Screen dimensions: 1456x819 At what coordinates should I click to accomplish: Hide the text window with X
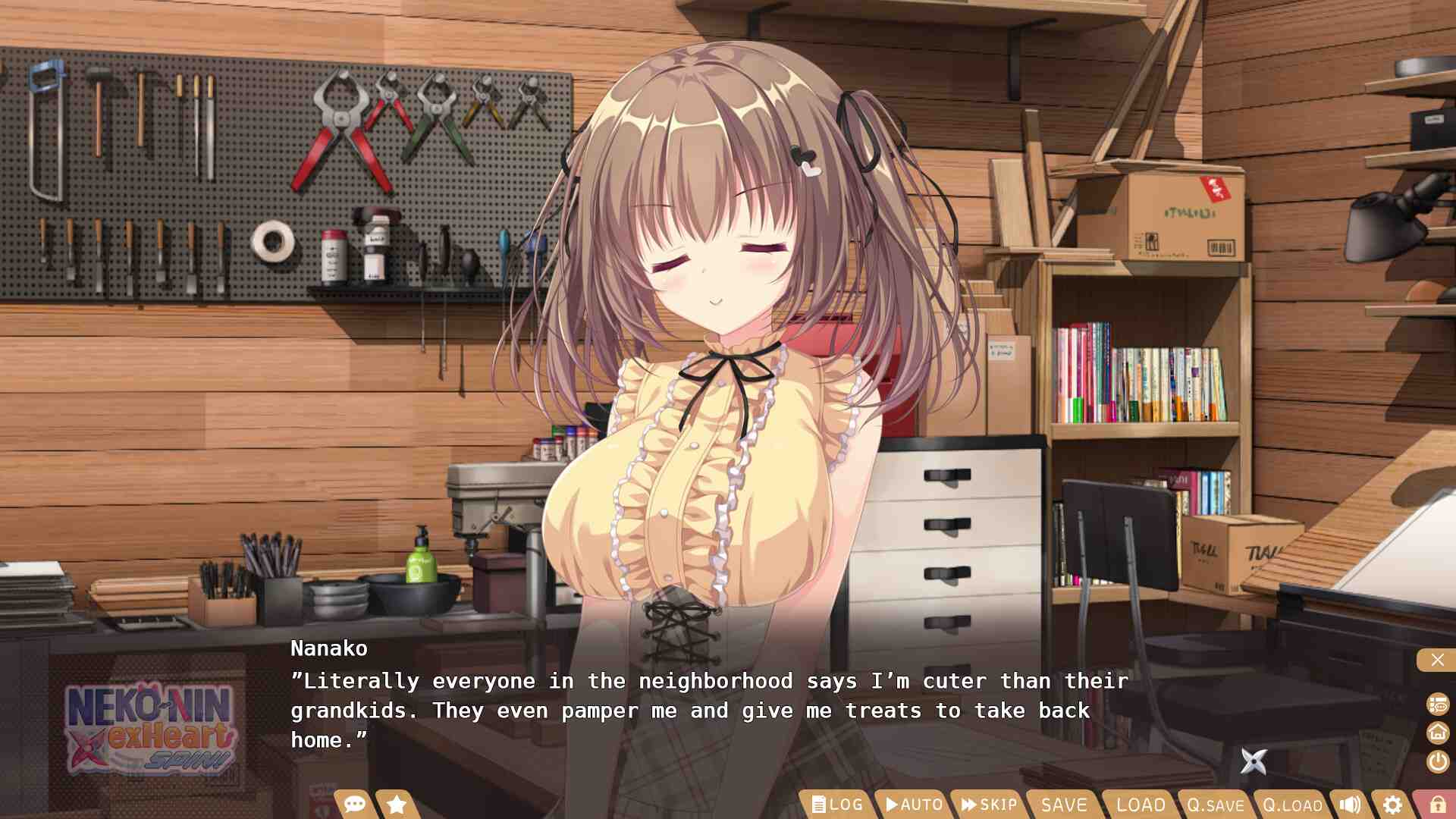pyautogui.click(x=1437, y=660)
